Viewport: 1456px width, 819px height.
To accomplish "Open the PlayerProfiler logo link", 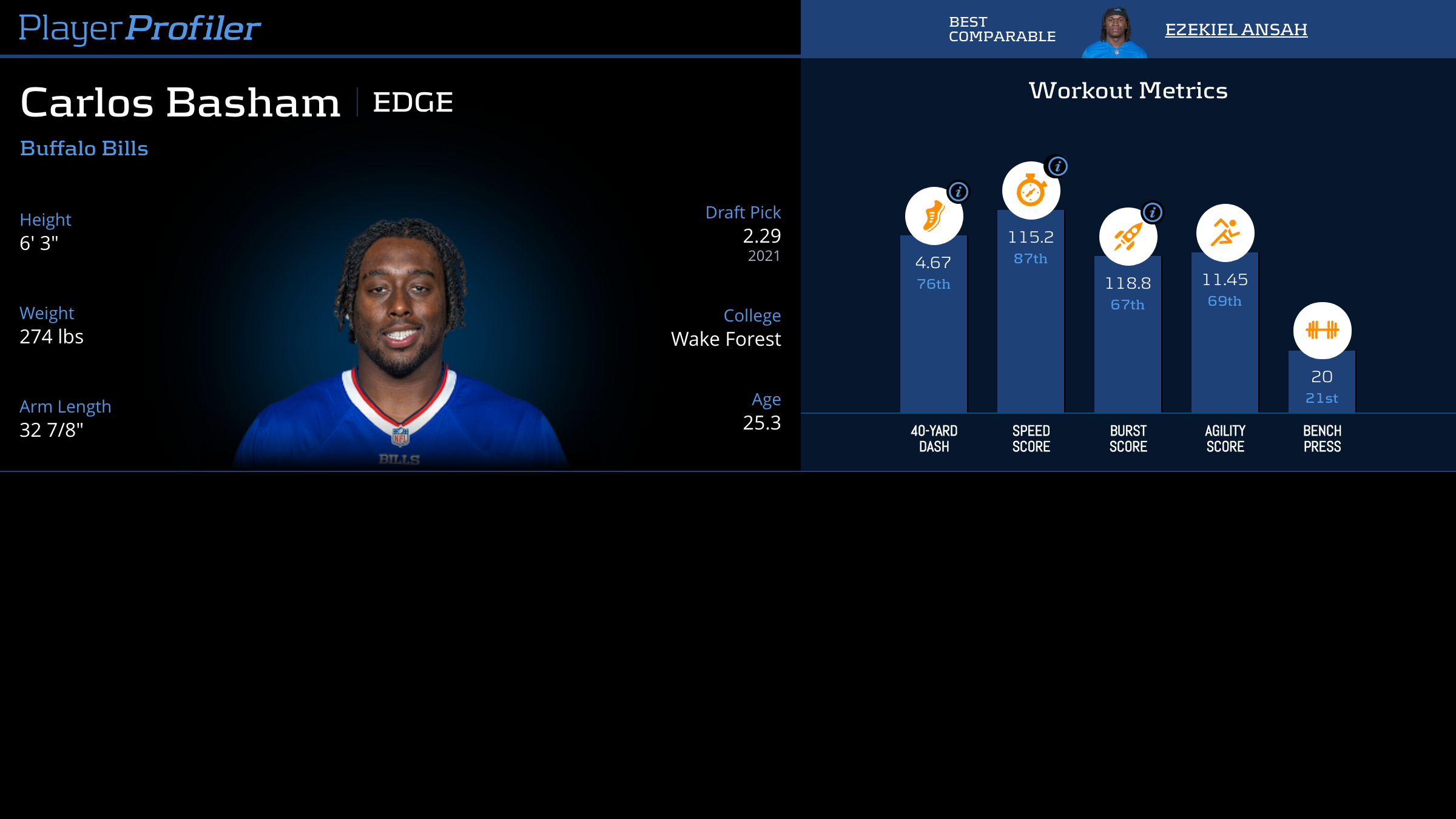I will click(140, 28).
